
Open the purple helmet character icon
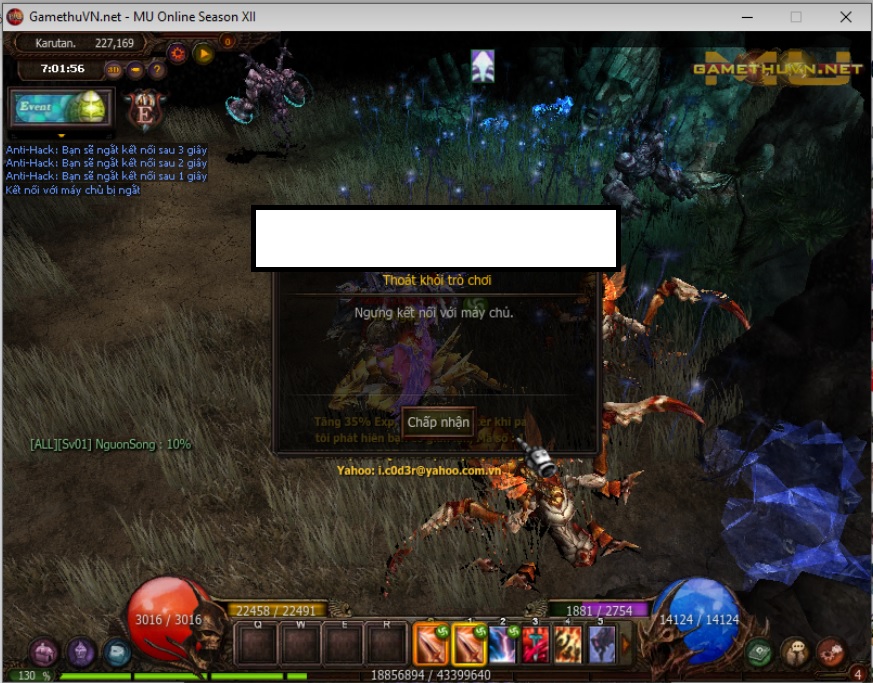[81, 653]
